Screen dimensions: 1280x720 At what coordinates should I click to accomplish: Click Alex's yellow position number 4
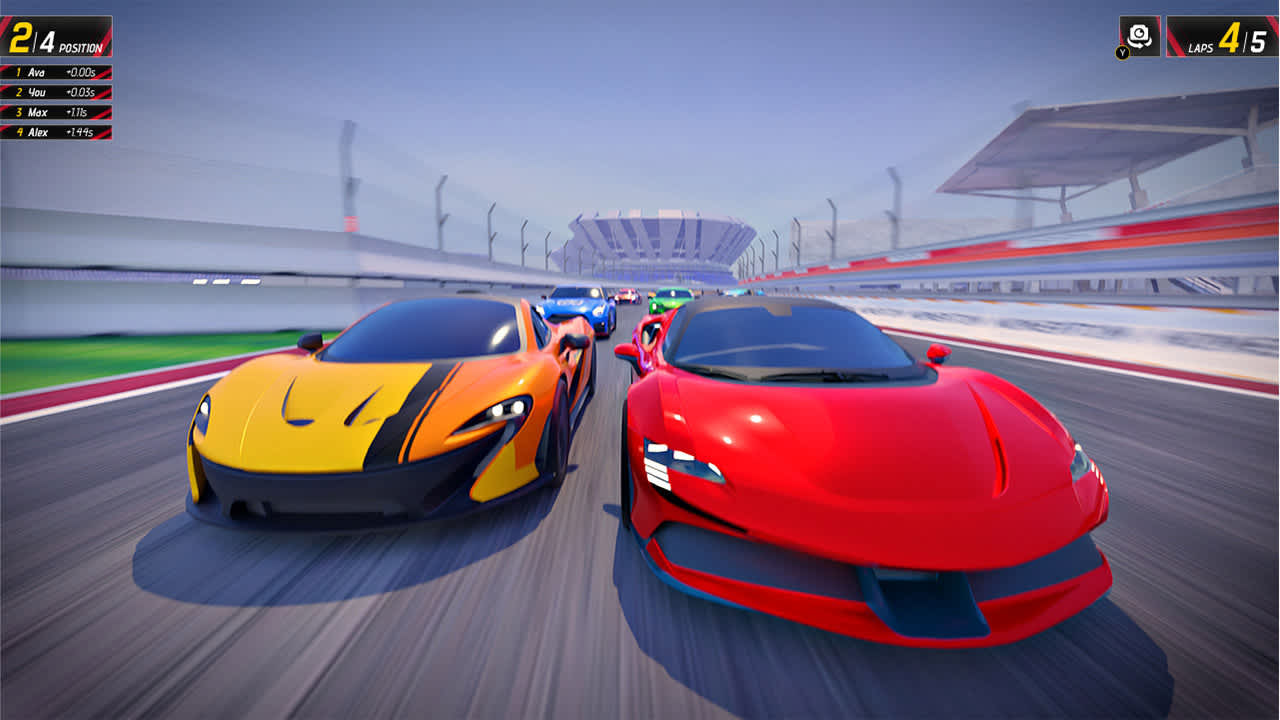20,131
